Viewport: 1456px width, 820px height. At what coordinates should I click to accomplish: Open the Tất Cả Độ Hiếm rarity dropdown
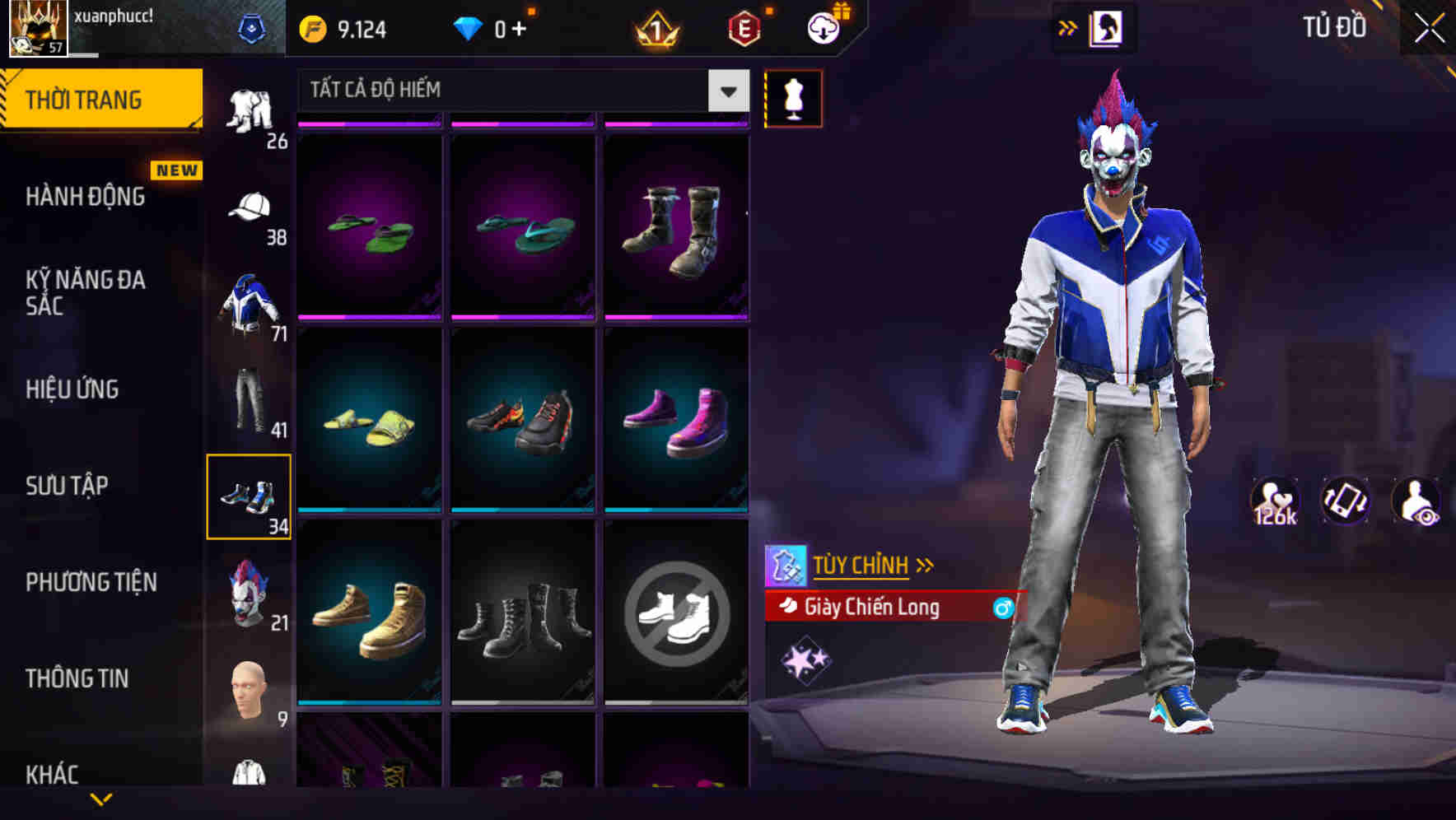[519, 91]
